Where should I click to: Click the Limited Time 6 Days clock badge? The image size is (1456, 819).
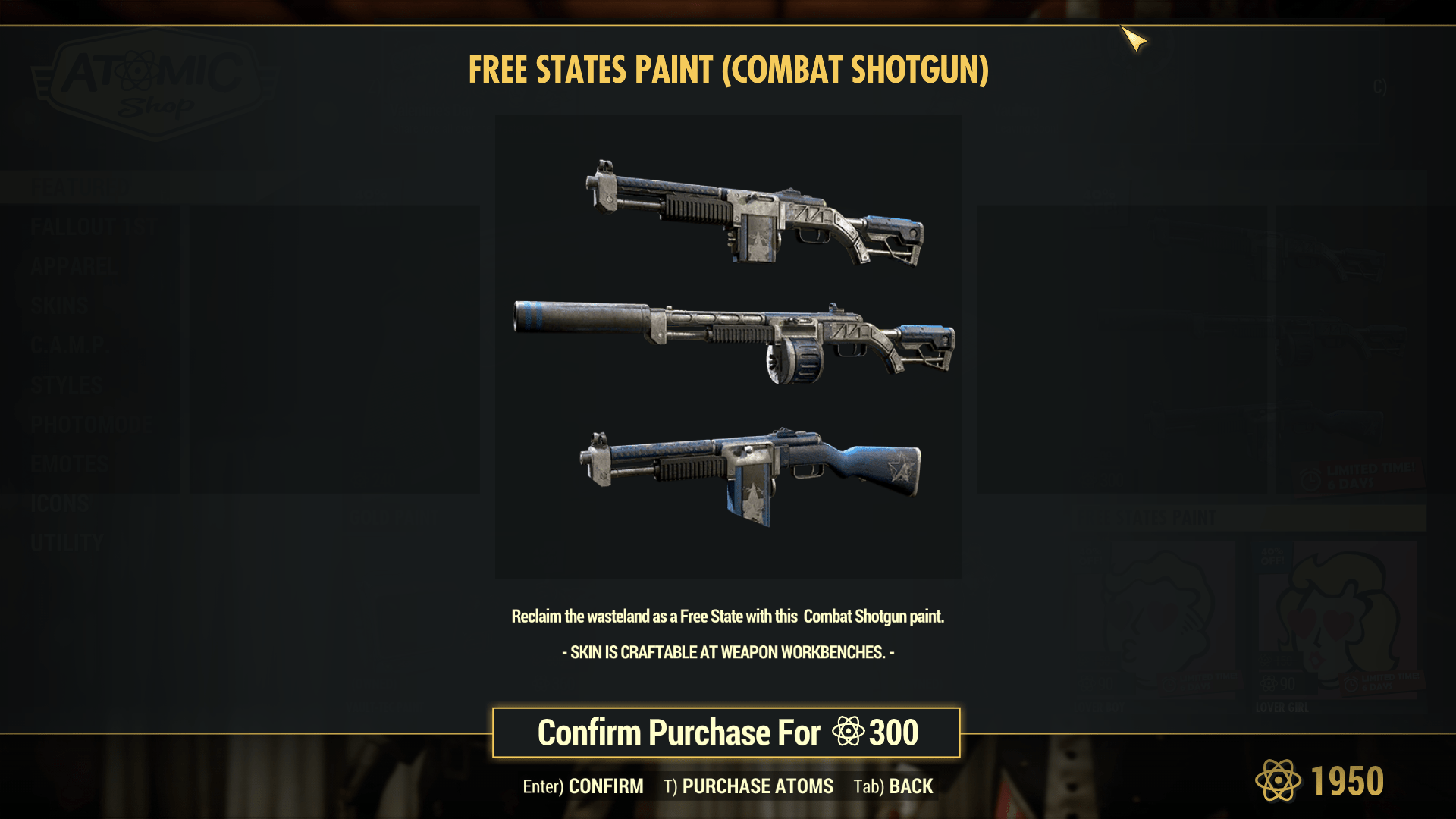[x=1357, y=476]
